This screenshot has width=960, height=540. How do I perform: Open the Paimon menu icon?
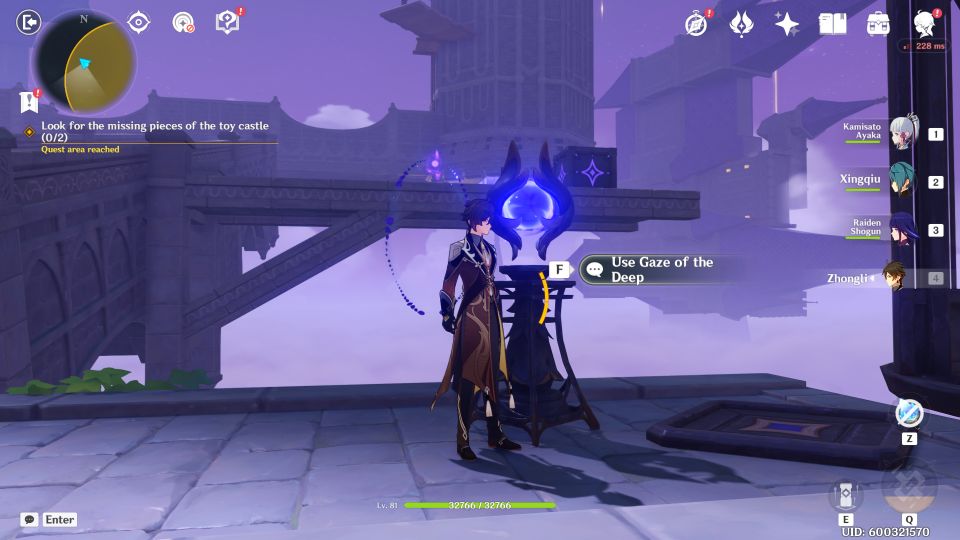click(30, 22)
